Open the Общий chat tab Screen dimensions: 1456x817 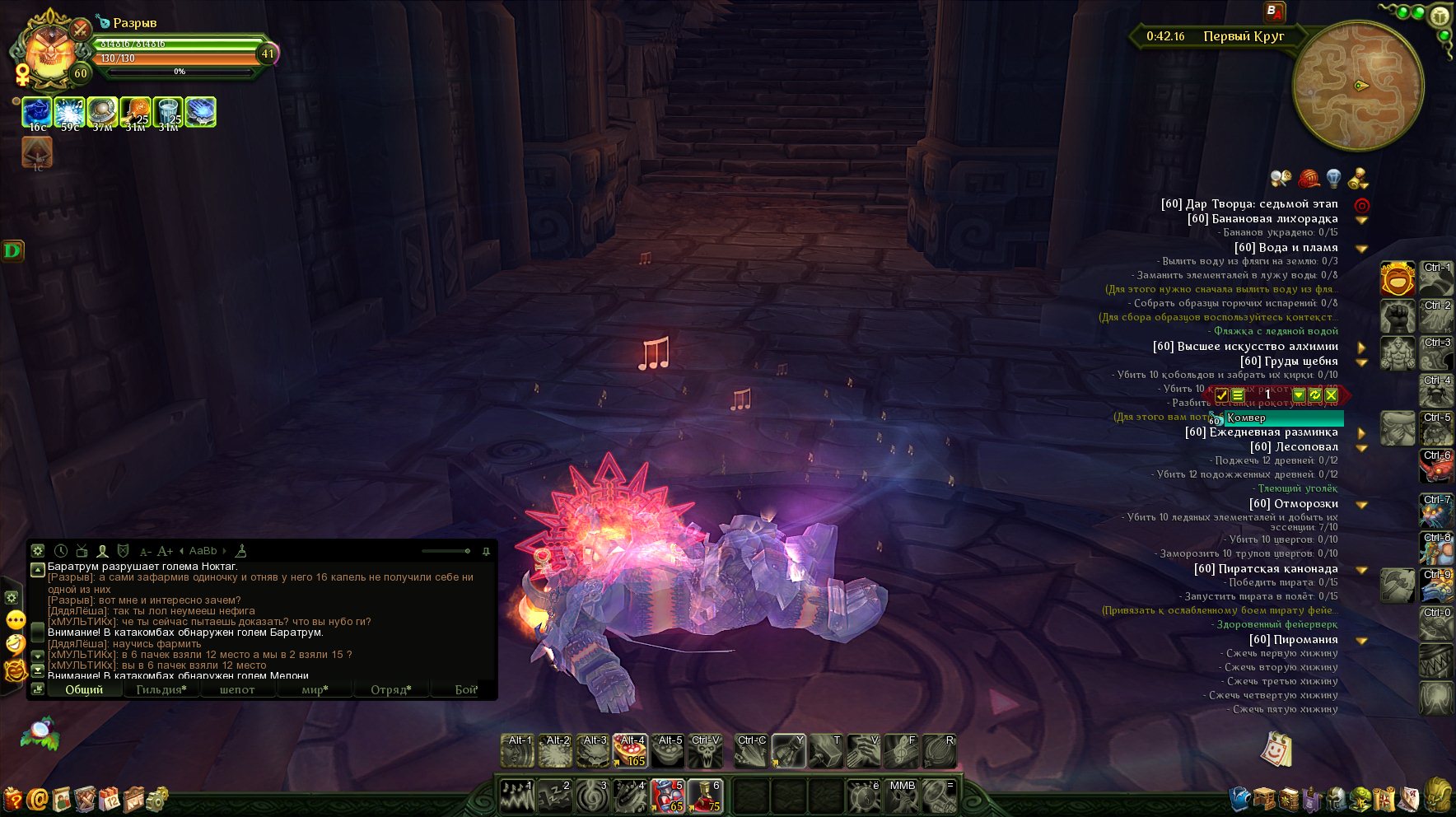click(84, 689)
